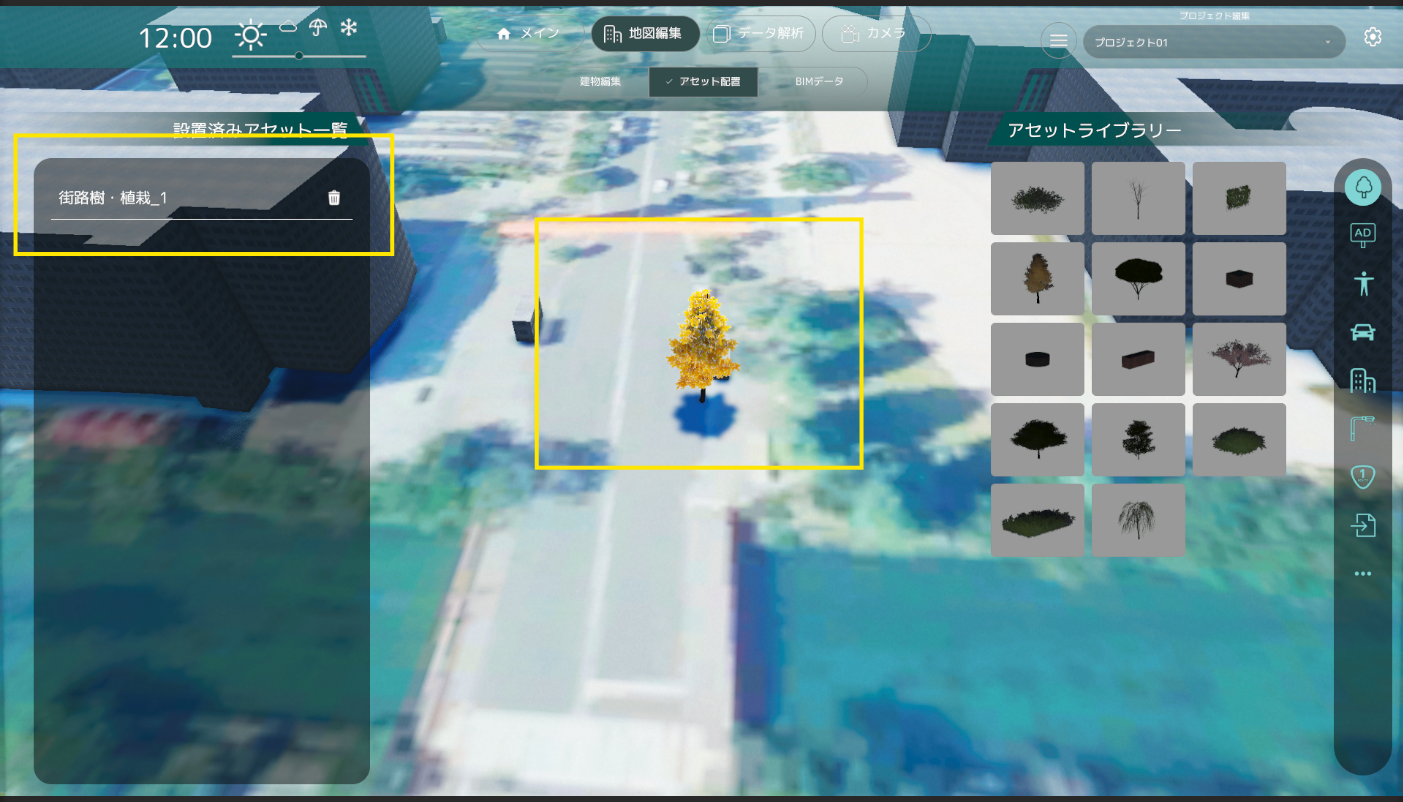
Task: Select the カメラ tab
Action: click(x=876, y=34)
